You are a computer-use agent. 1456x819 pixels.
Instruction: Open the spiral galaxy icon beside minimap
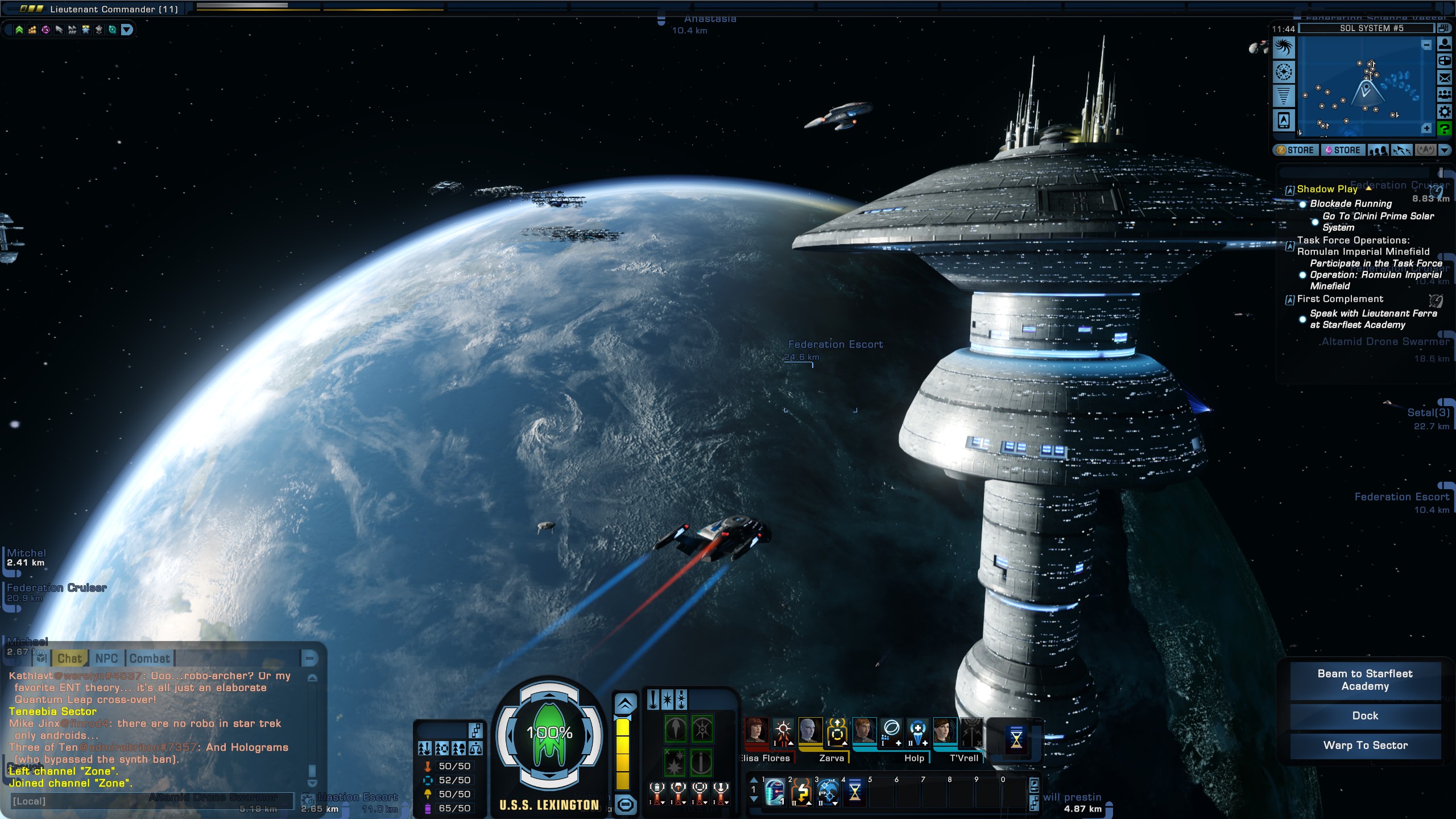pos(1284,48)
